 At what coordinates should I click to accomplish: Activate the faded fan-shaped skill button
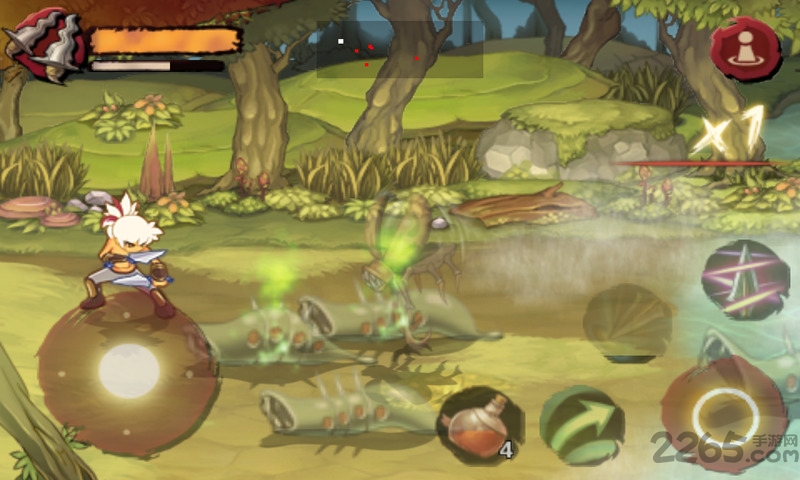[628, 322]
